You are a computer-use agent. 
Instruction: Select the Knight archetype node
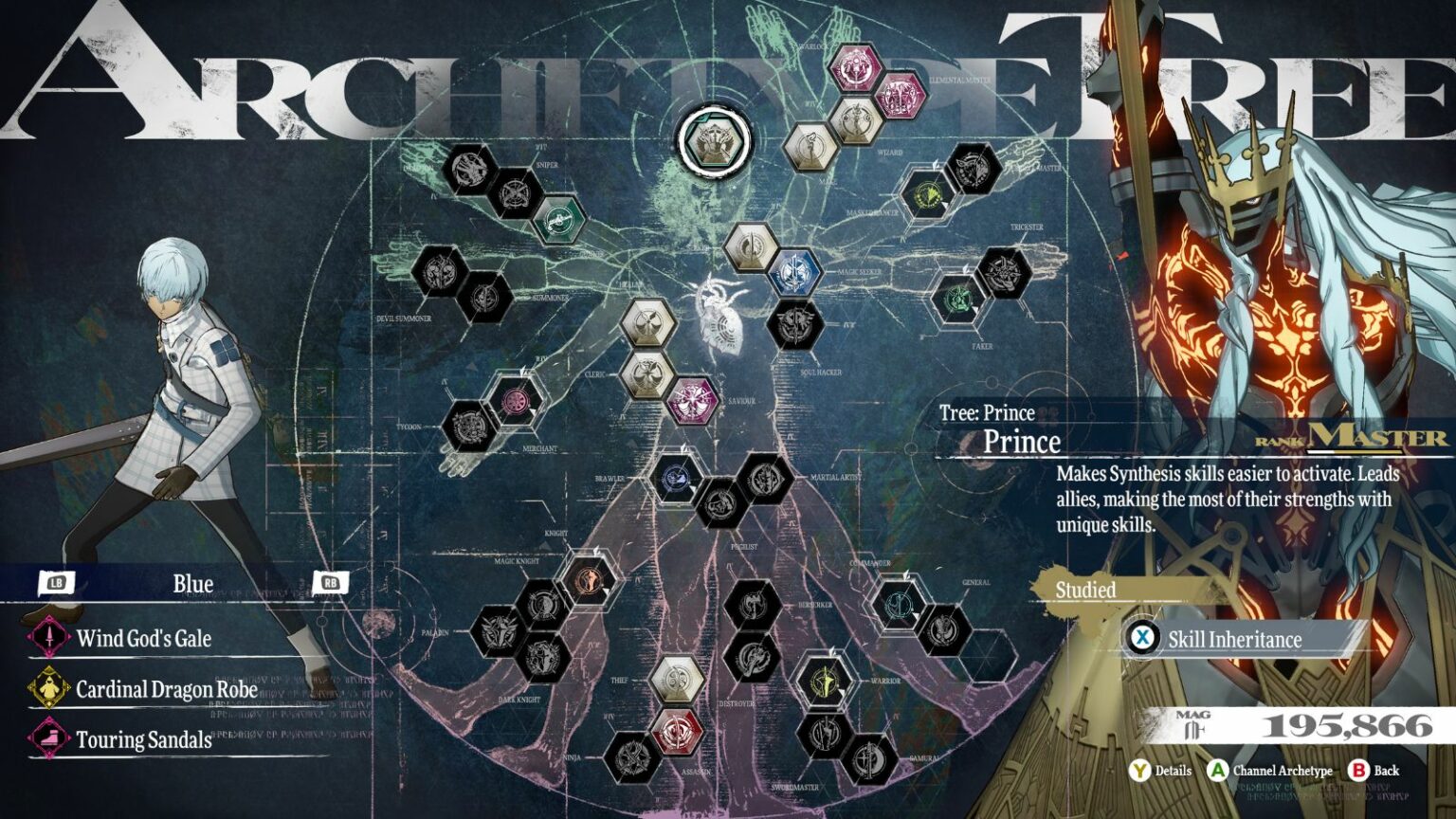[590, 578]
